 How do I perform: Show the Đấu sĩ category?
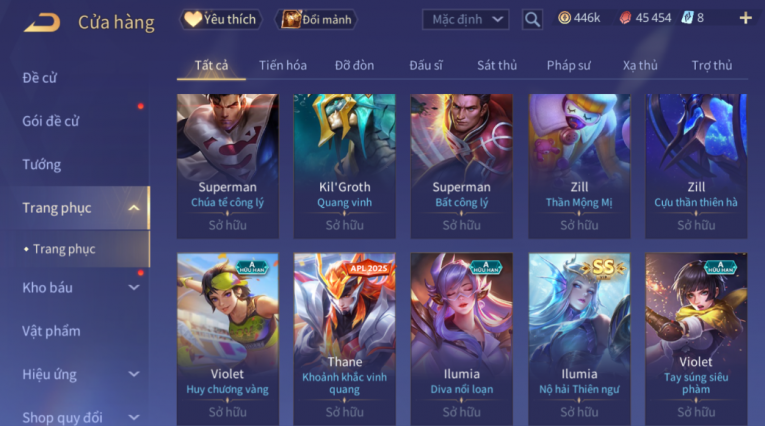(x=426, y=65)
